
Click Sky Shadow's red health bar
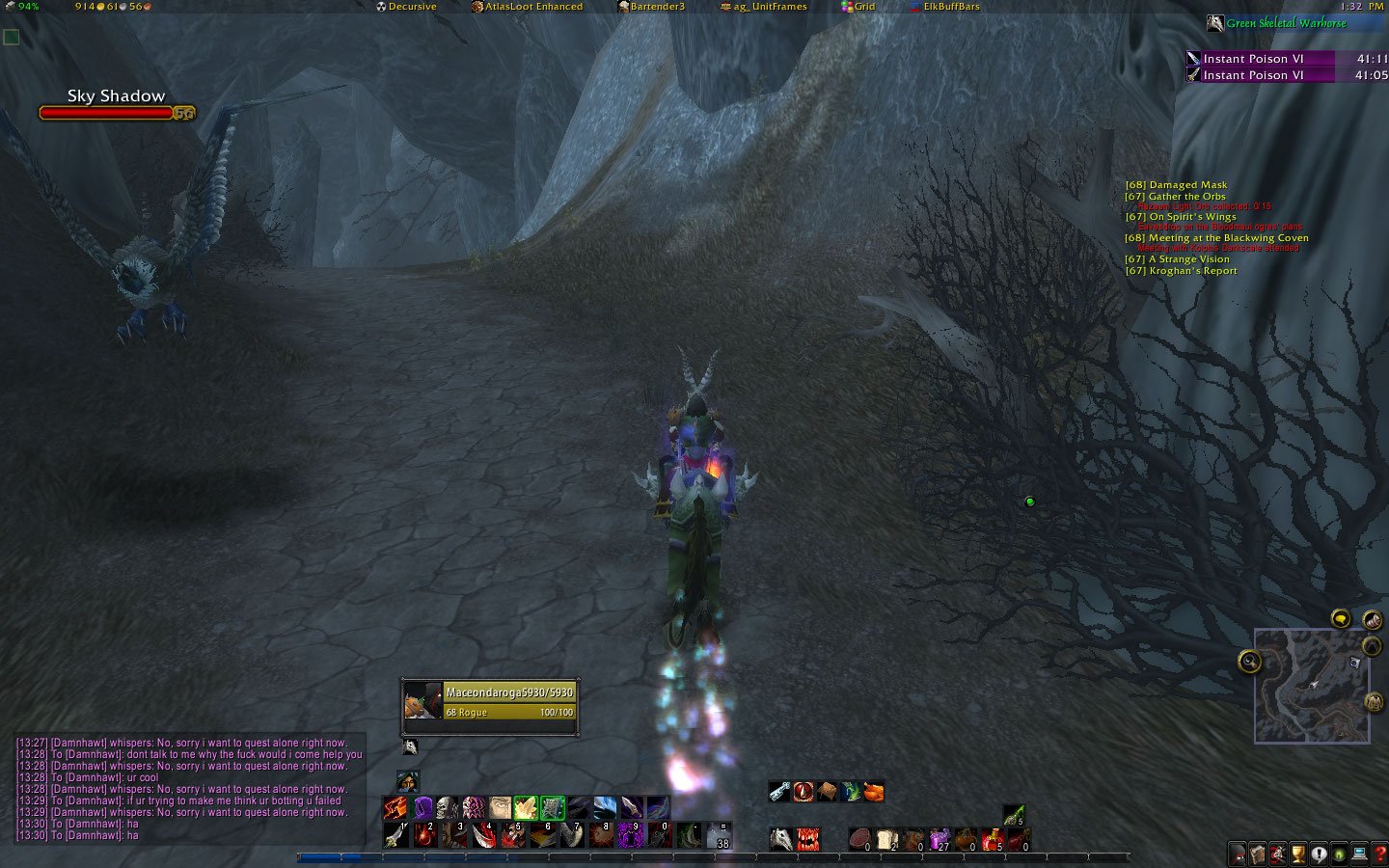[104, 112]
